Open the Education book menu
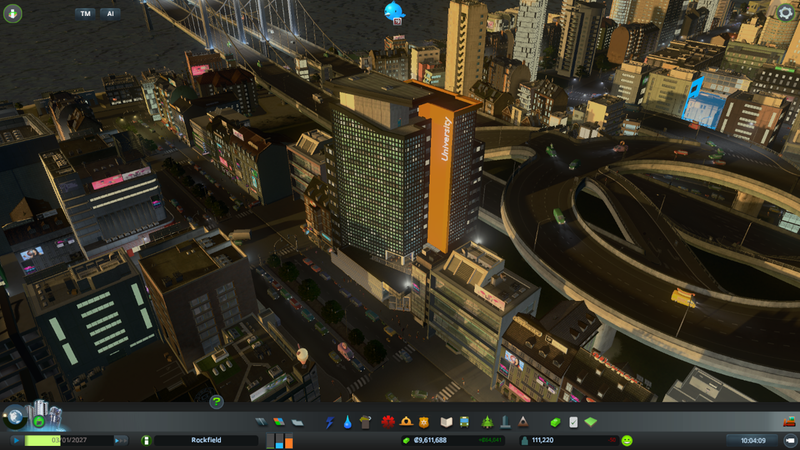This screenshot has width=800, height=450. (x=448, y=422)
